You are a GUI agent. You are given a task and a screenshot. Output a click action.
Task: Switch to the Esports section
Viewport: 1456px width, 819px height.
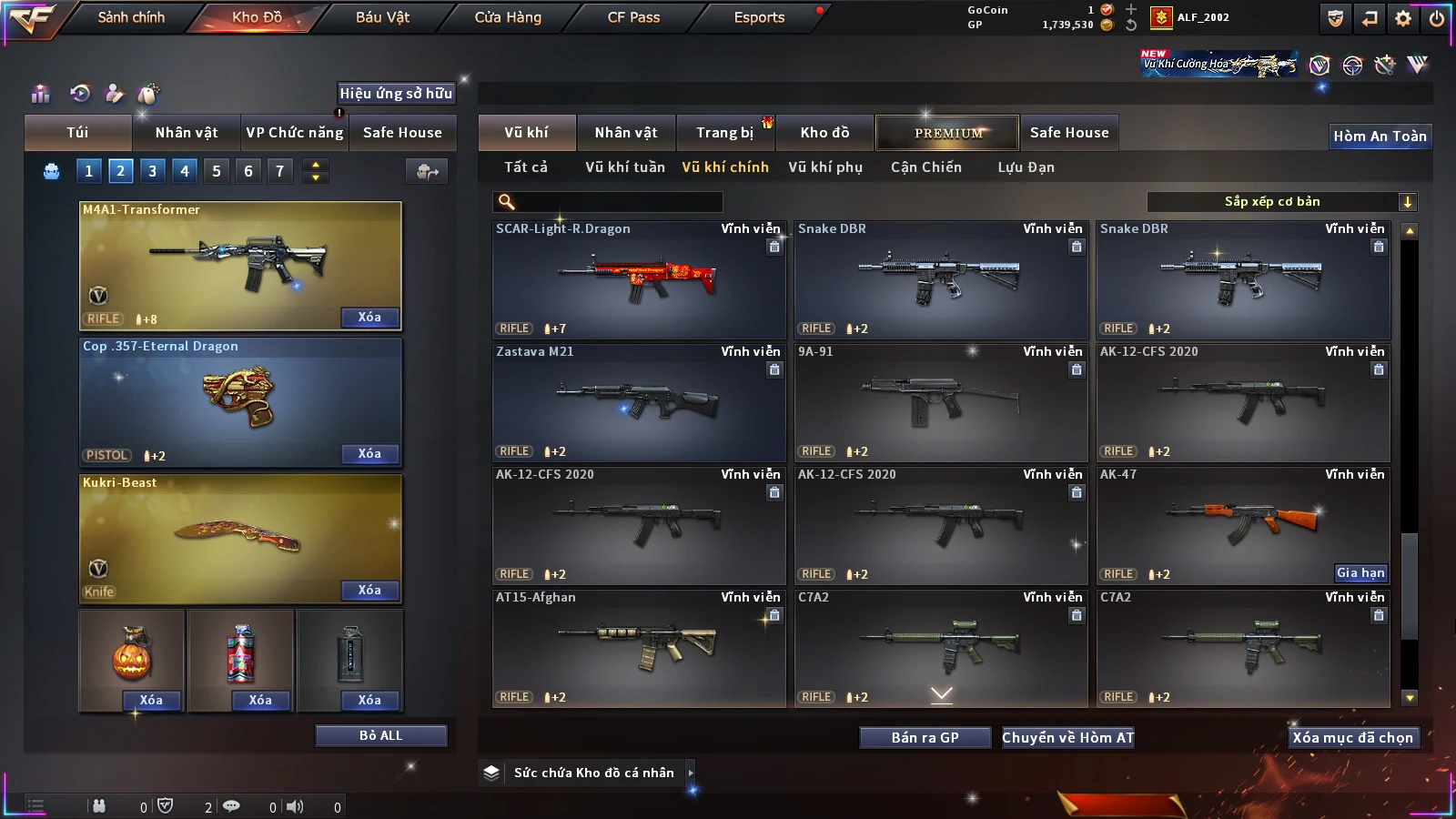coord(759,17)
